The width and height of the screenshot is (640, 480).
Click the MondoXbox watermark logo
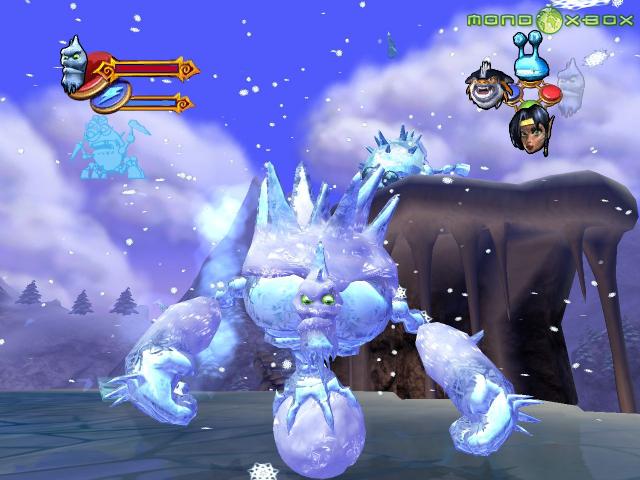(x=548, y=19)
